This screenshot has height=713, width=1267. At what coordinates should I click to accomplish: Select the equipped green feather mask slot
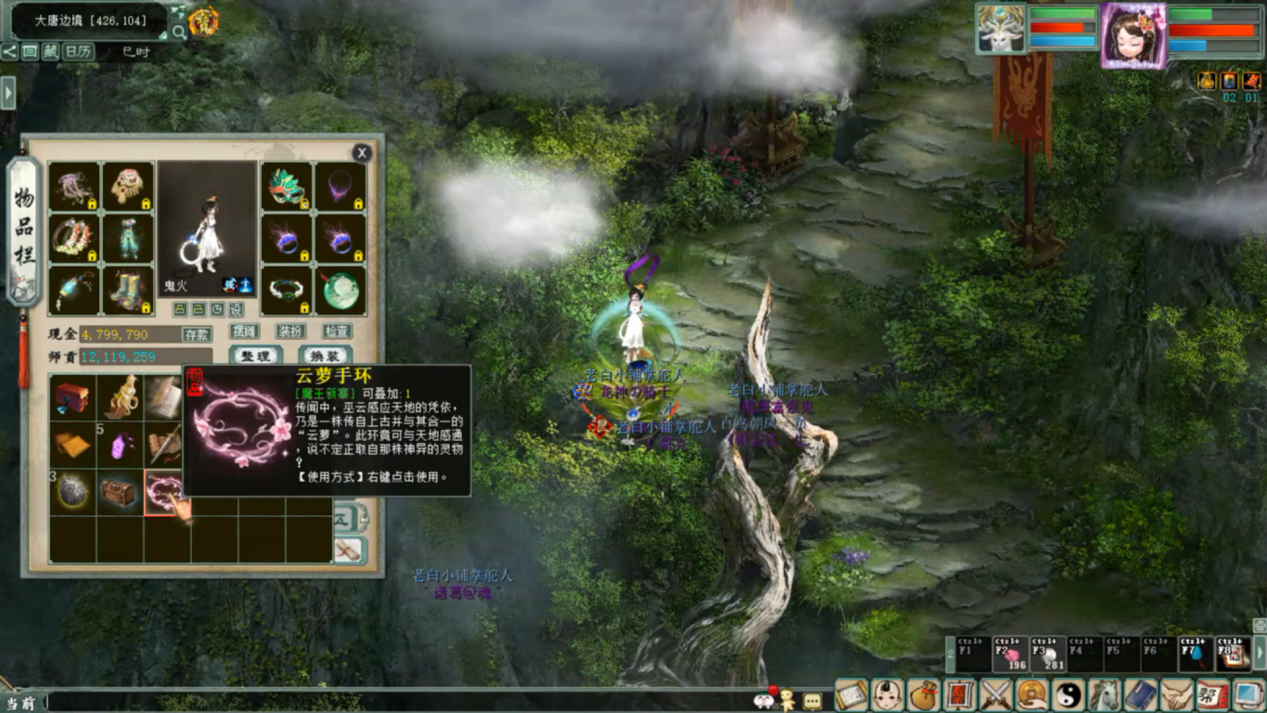286,187
